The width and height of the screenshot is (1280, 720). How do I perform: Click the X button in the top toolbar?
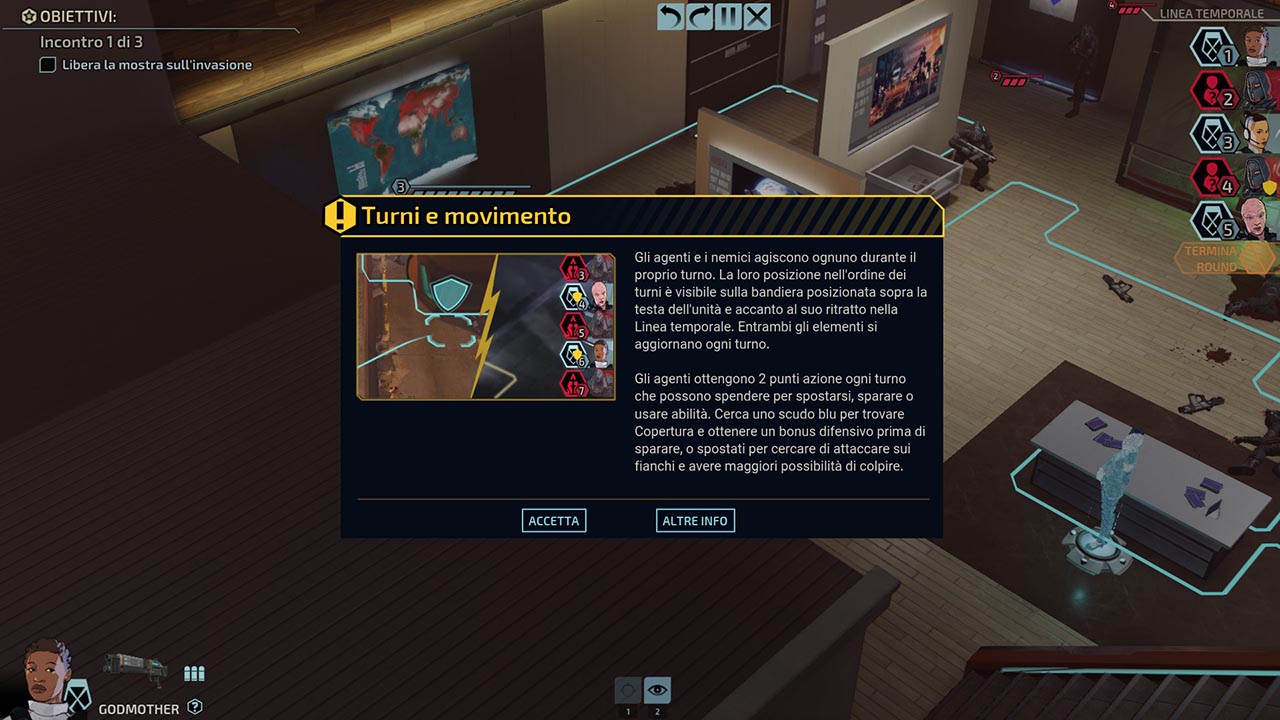(757, 17)
